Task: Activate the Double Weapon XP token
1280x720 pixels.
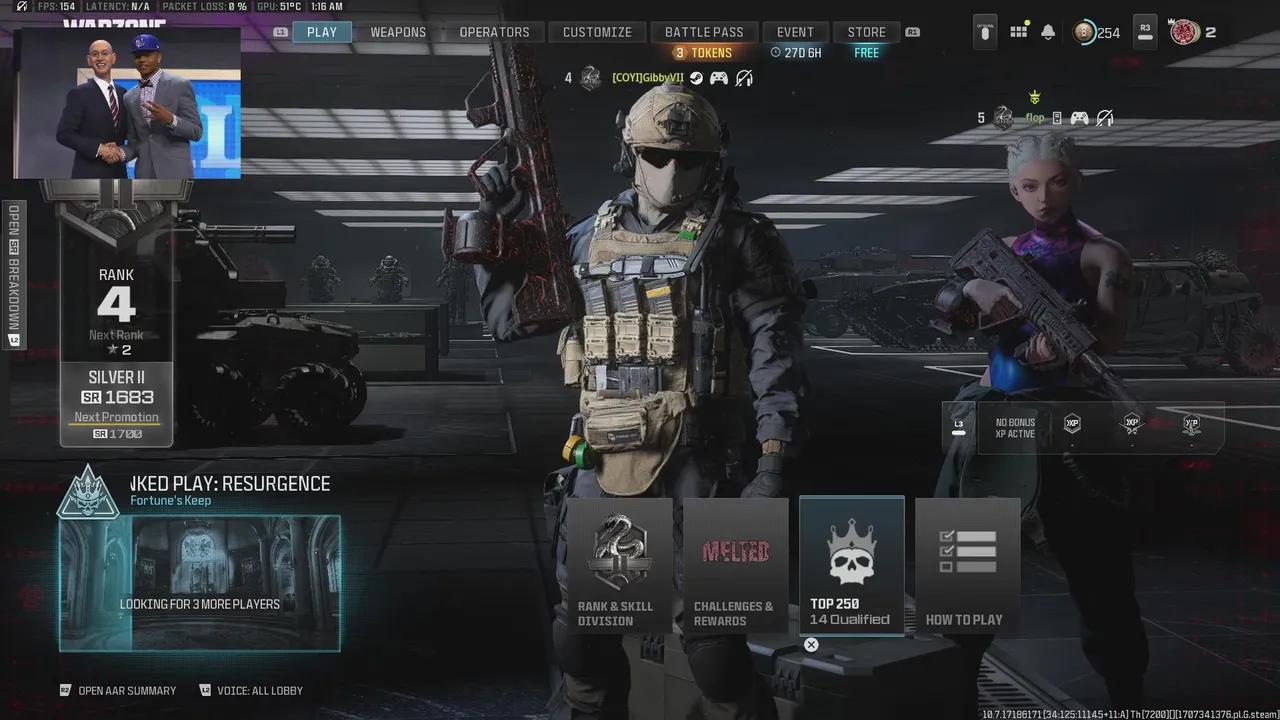Action: 1131,424
